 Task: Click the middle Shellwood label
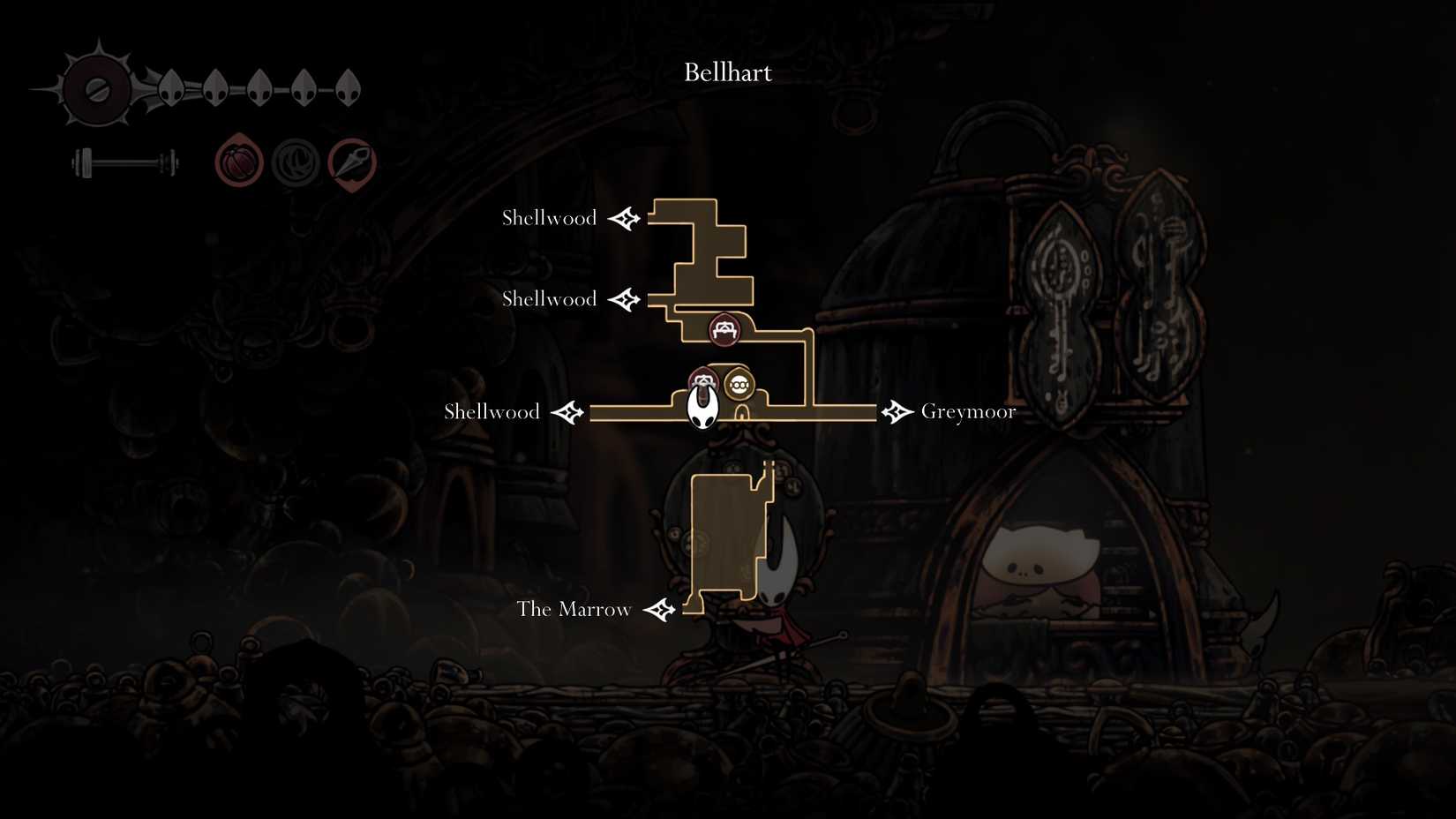549,299
